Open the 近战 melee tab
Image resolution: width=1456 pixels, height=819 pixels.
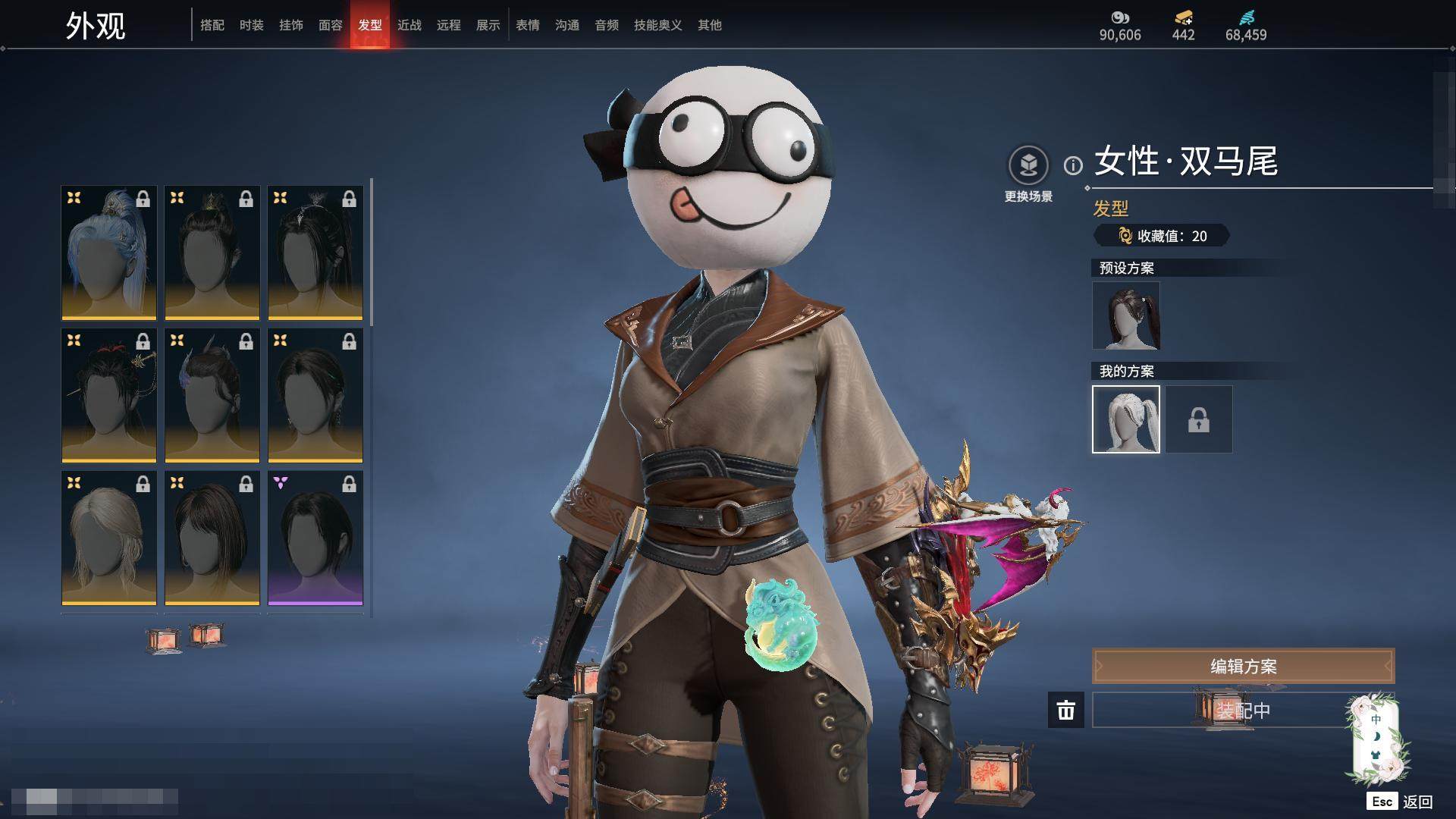tap(409, 25)
